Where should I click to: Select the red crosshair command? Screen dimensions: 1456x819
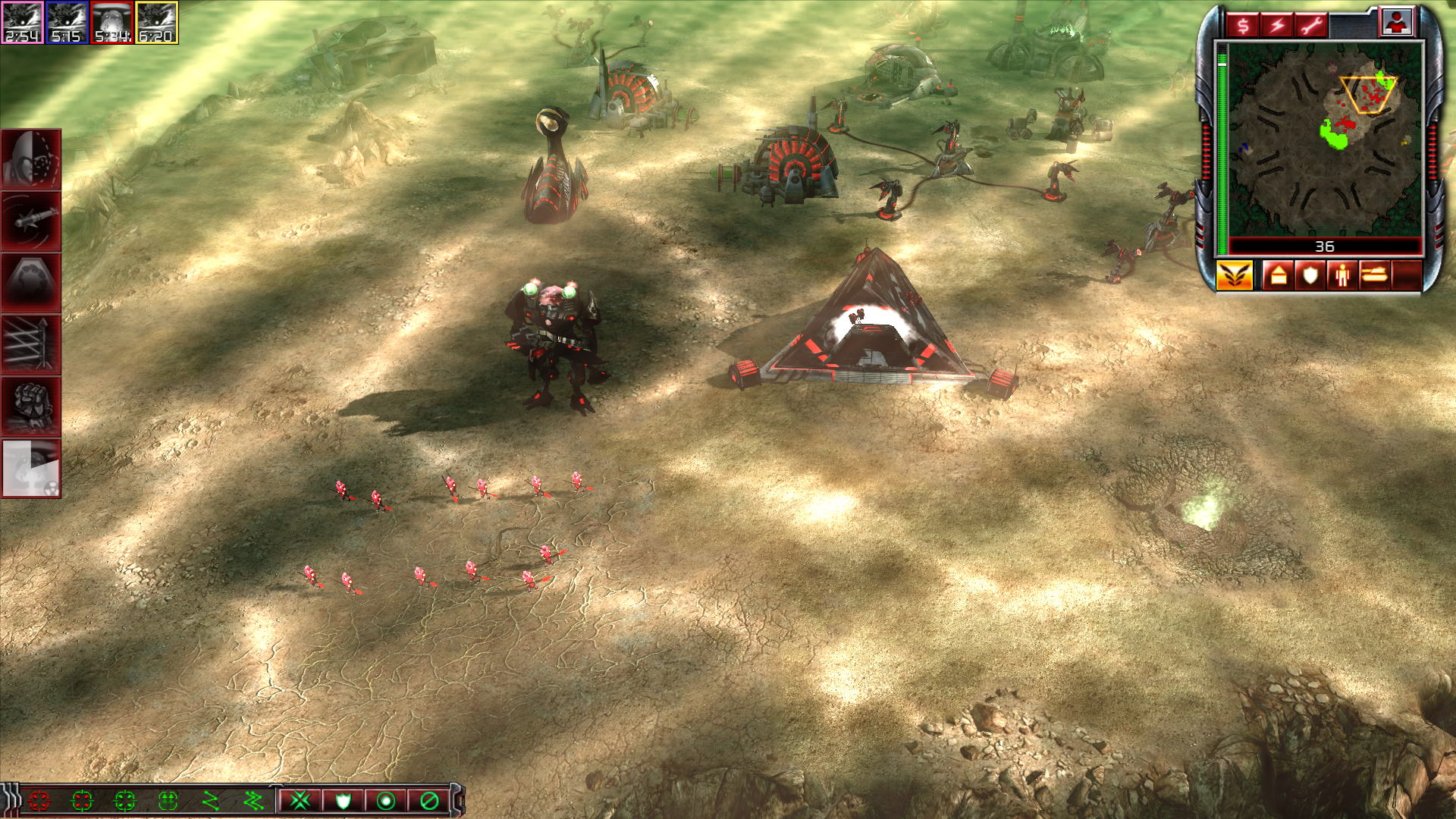(39, 801)
